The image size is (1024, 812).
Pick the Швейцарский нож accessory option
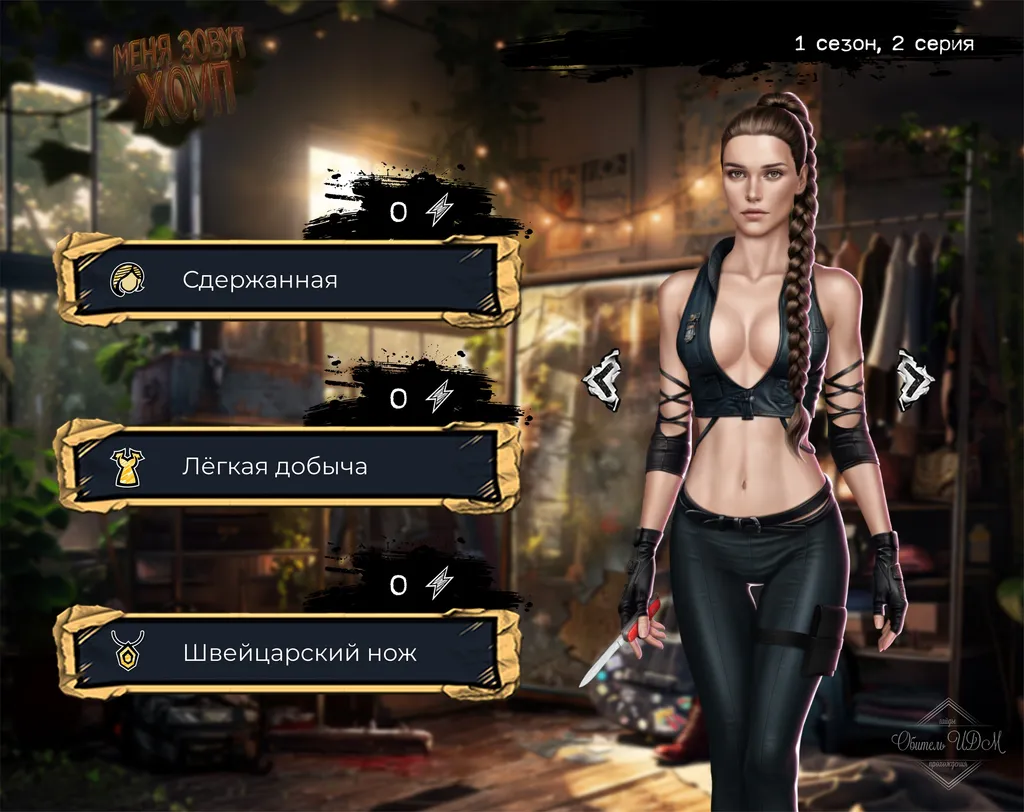(x=288, y=653)
